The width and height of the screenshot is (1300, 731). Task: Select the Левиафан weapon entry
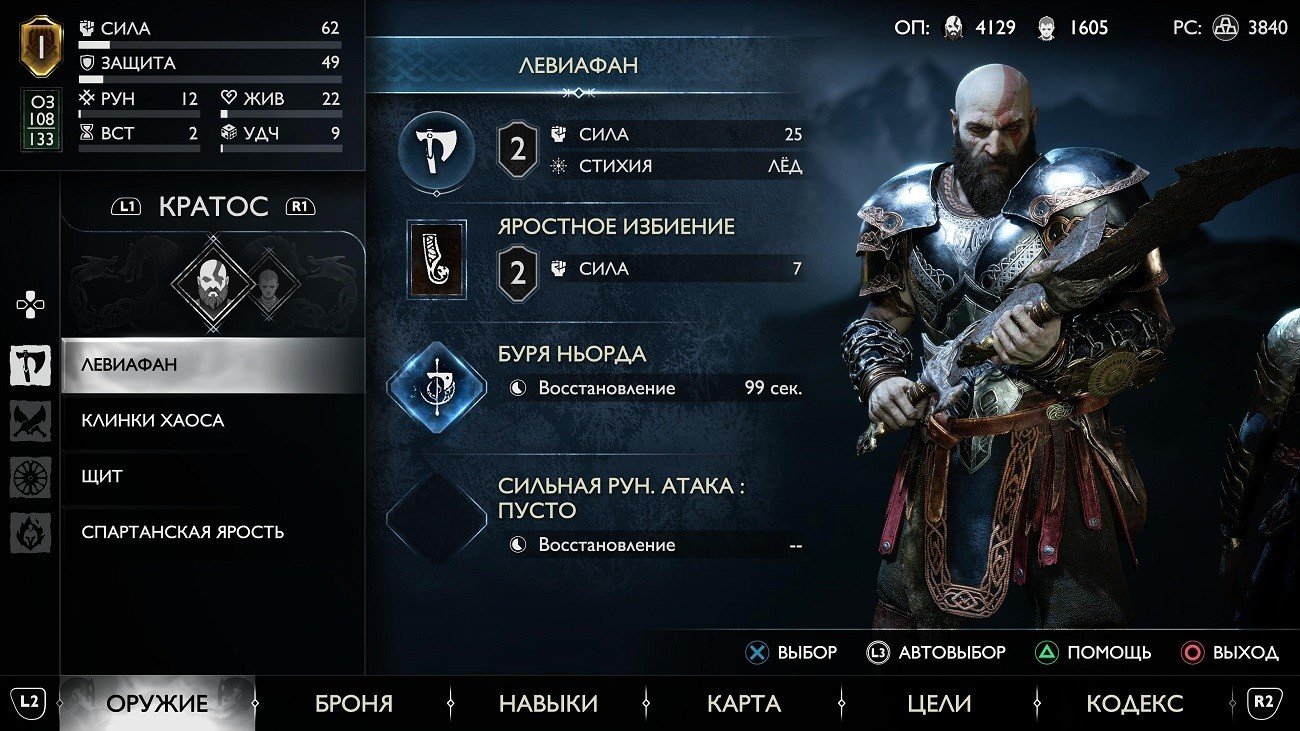click(x=212, y=365)
